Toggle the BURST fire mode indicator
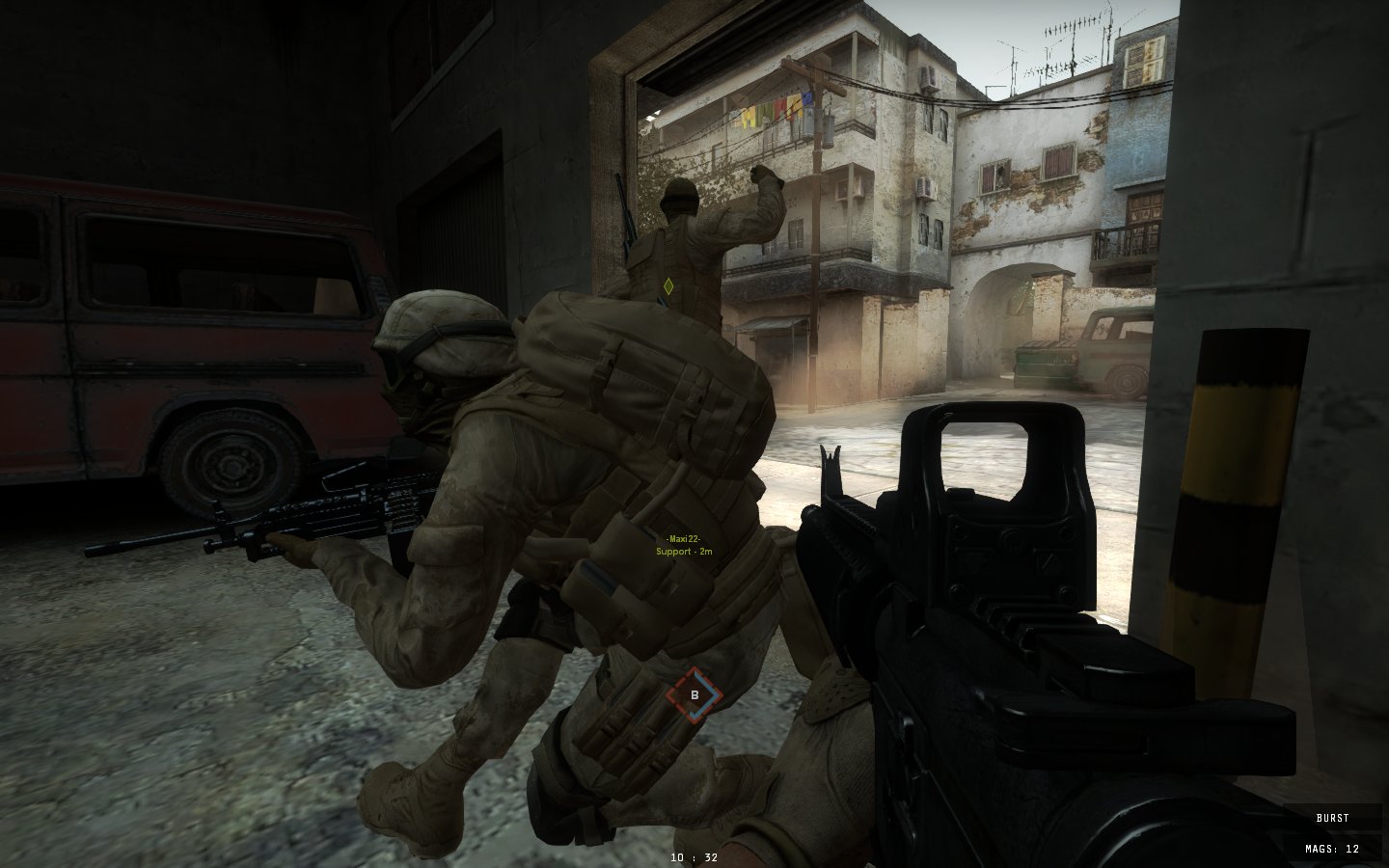Screen dimensions: 1389x868 pyautogui.click(x=1332, y=818)
